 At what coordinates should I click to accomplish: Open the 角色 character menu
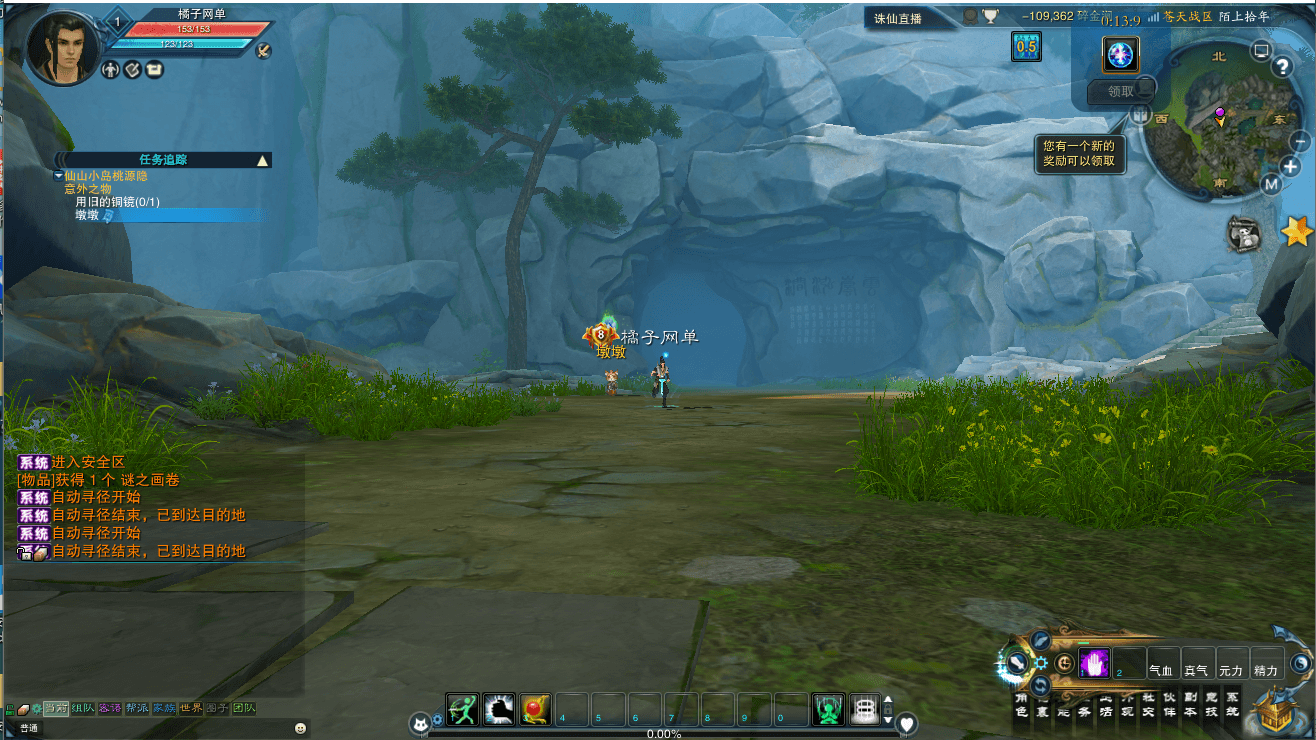click(x=1021, y=704)
